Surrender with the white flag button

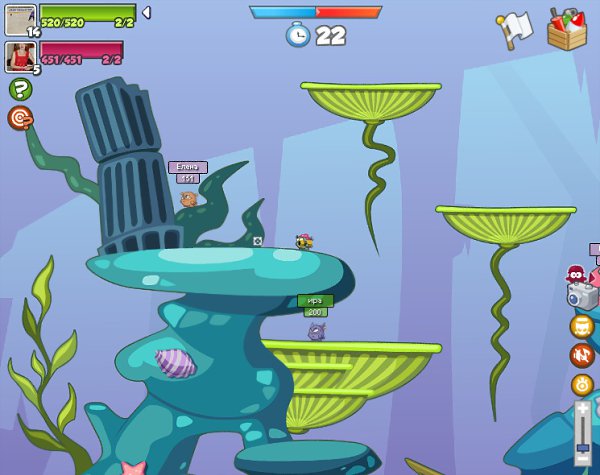click(513, 30)
